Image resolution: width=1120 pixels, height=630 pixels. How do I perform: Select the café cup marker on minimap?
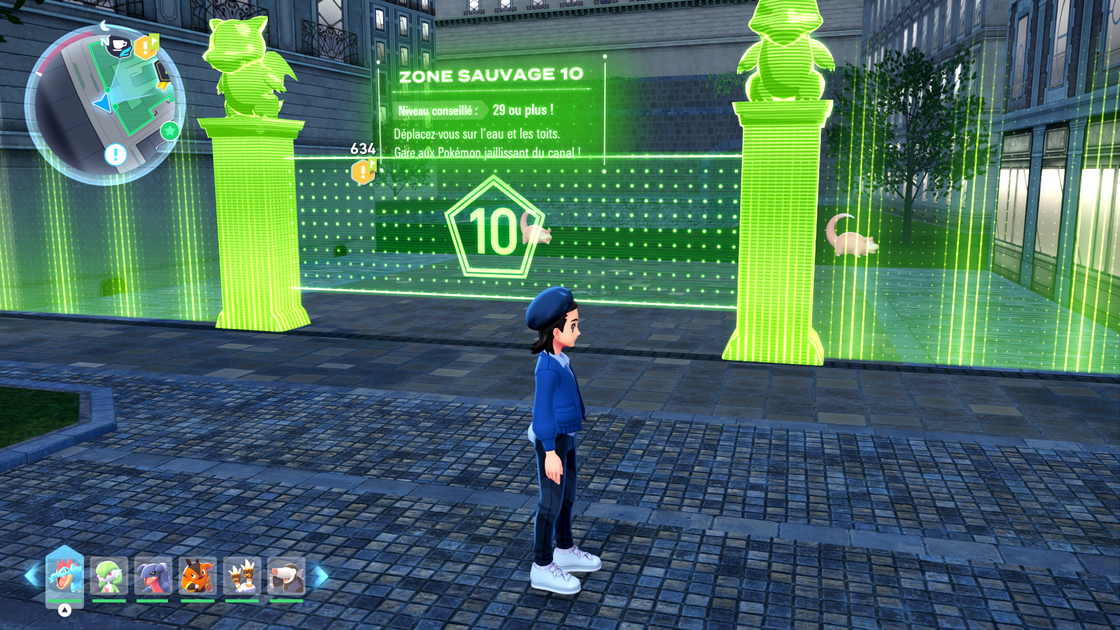[119, 46]
